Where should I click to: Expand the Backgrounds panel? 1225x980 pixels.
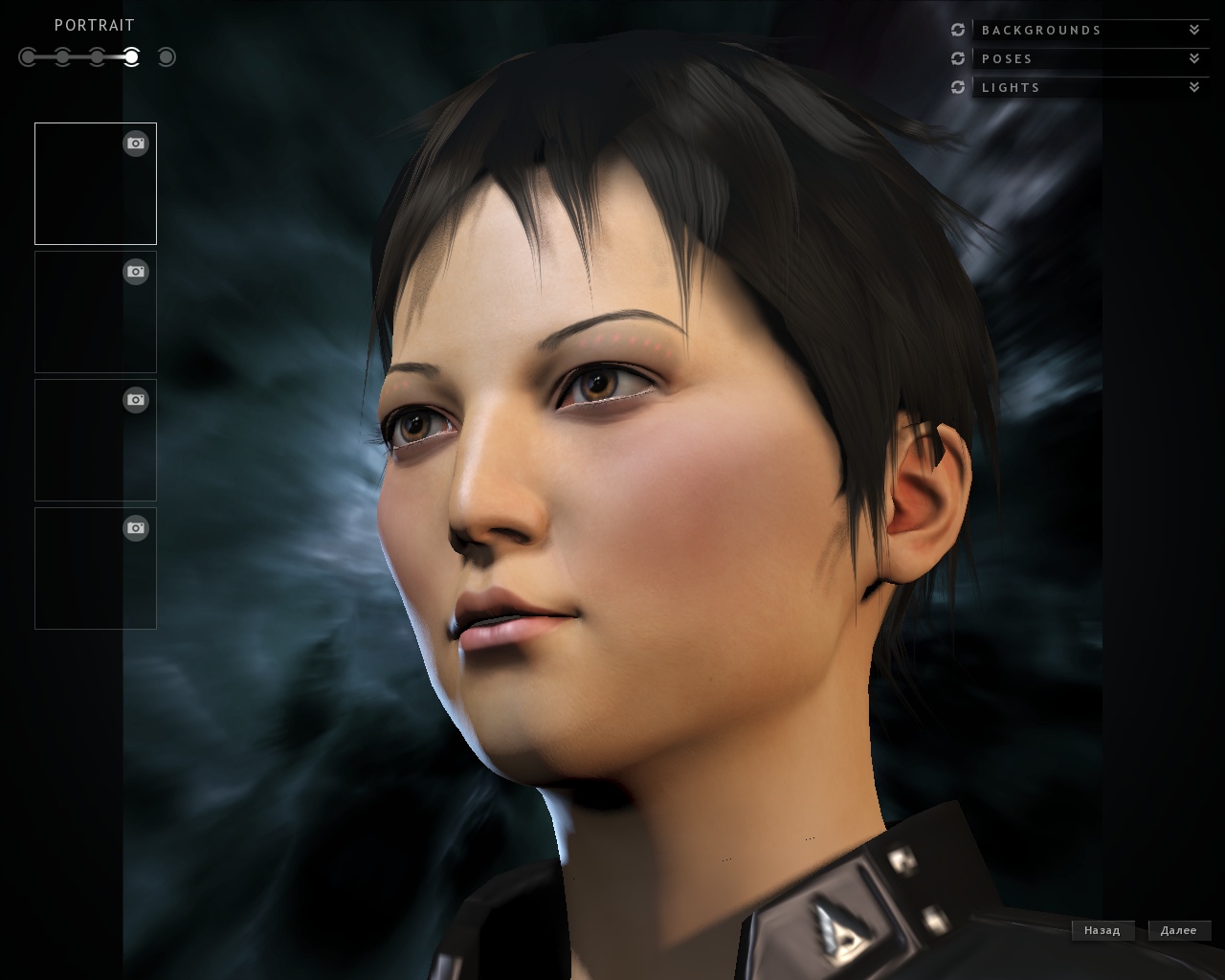pos(1193,30)
